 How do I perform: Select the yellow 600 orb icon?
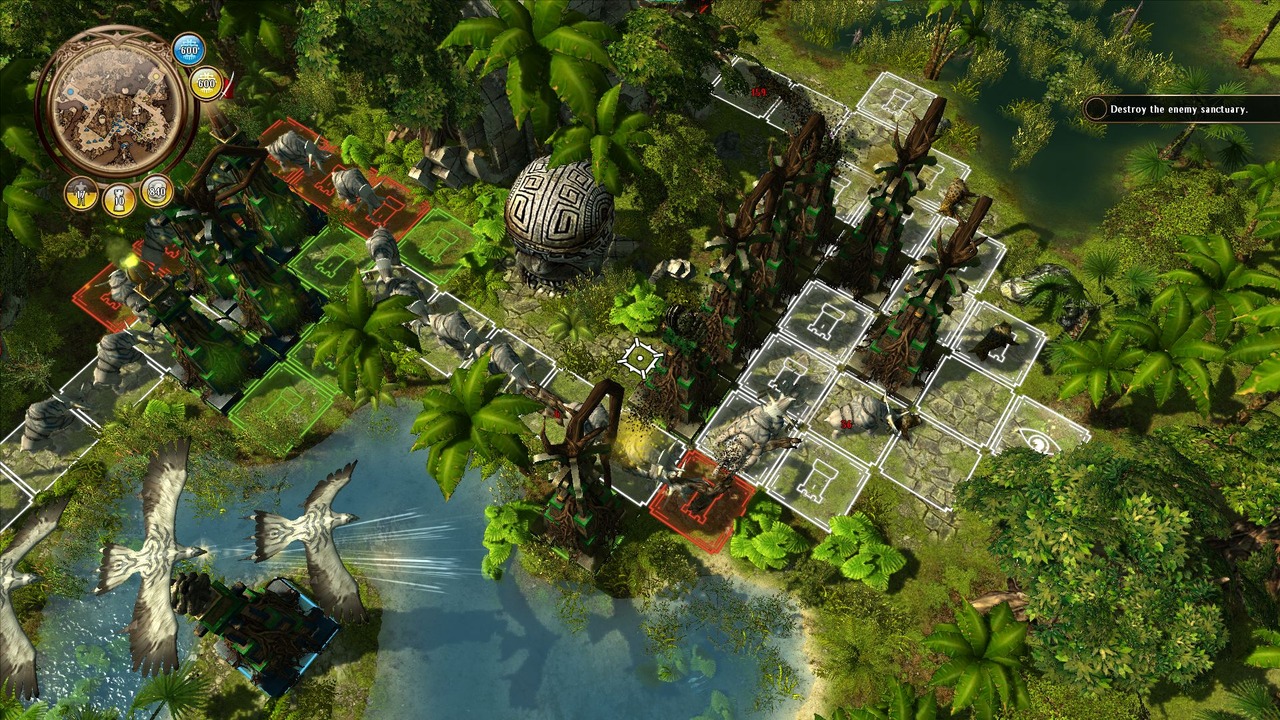click(206, 84)
